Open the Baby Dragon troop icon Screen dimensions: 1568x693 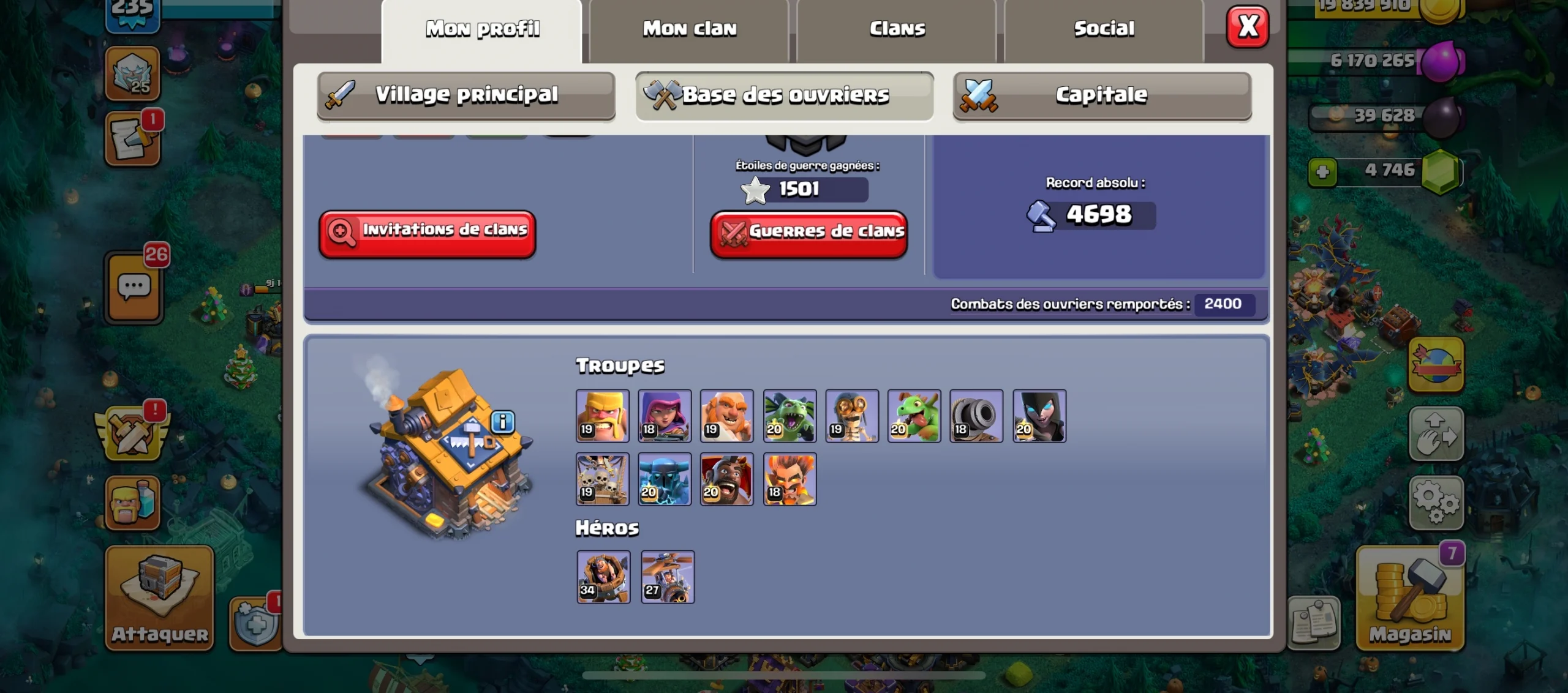pyautogui.click(x=914, y=416)
